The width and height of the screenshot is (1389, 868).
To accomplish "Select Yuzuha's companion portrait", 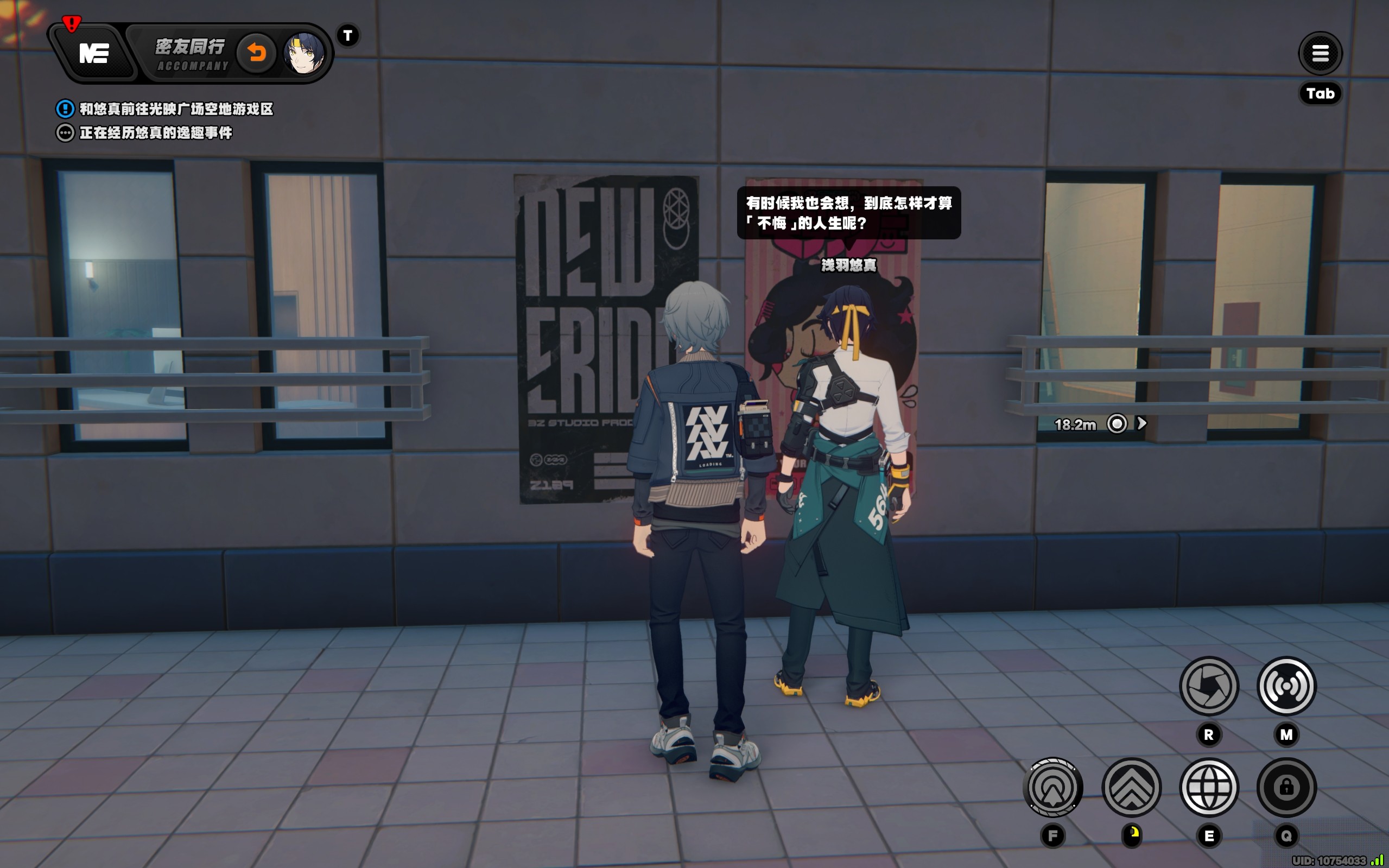I will point(303,53).
